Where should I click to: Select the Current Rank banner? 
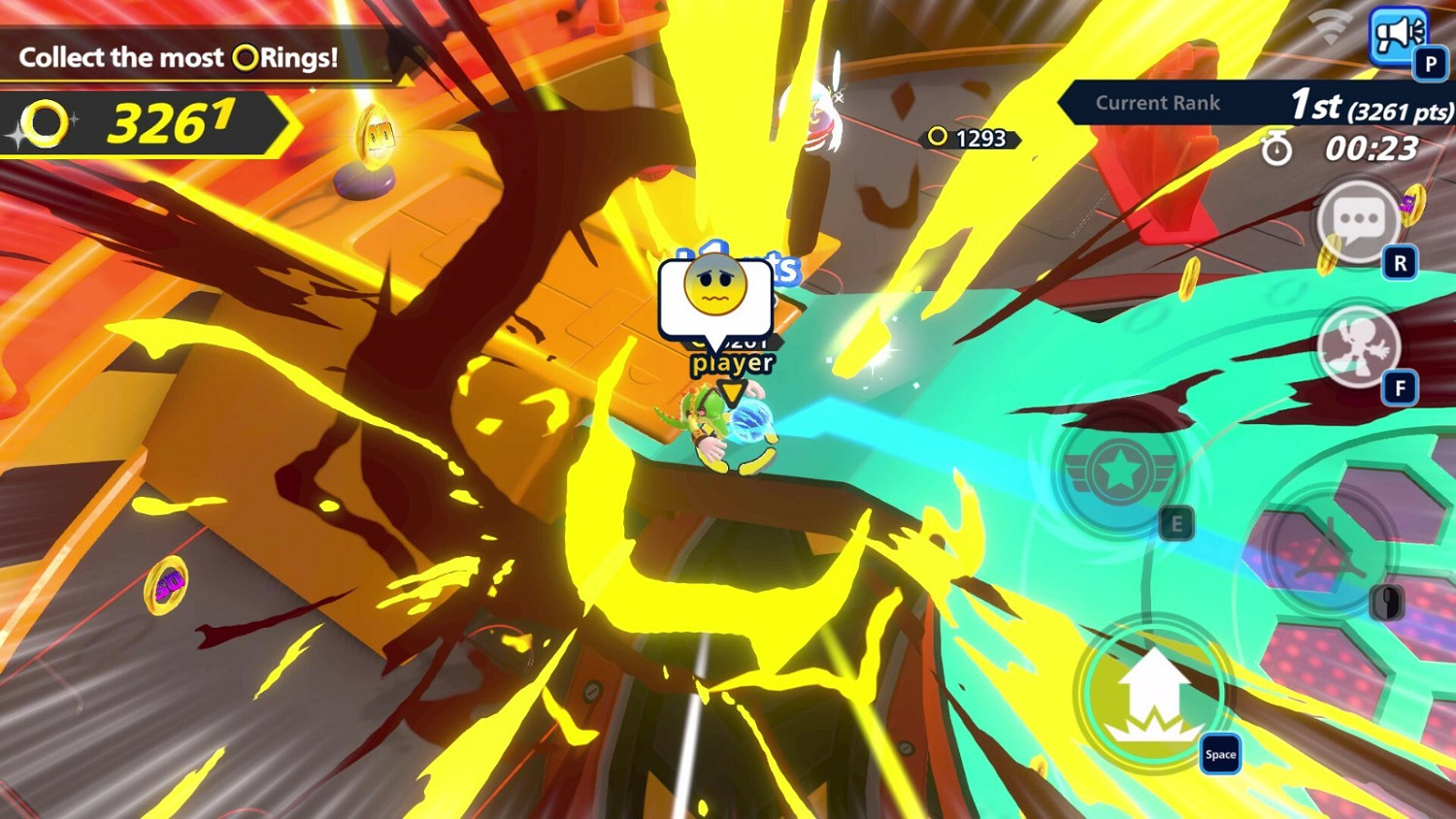pyautogui.click(x=1158, y=103)
